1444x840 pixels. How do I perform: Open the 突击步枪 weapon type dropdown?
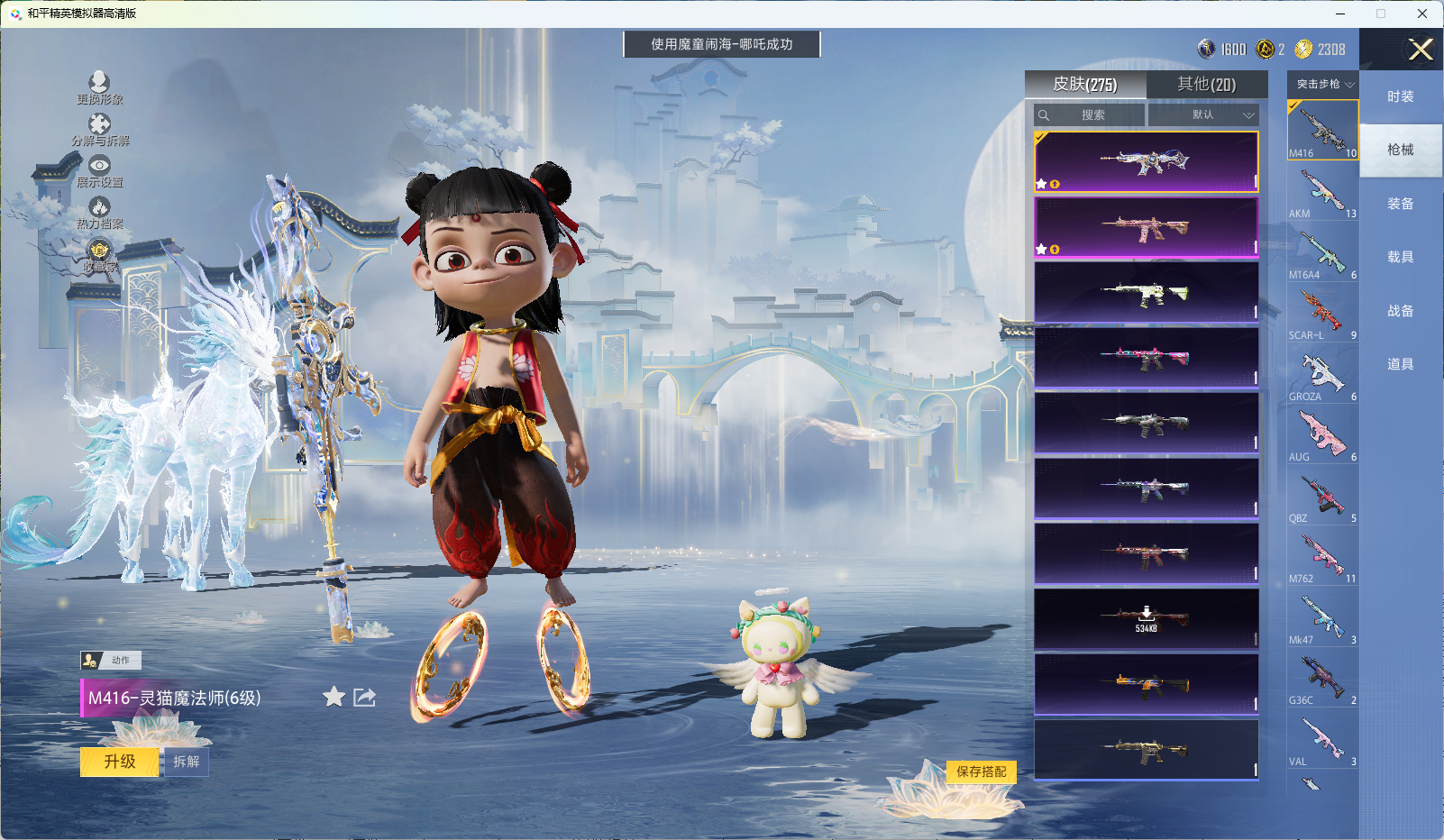[1323, 84]
